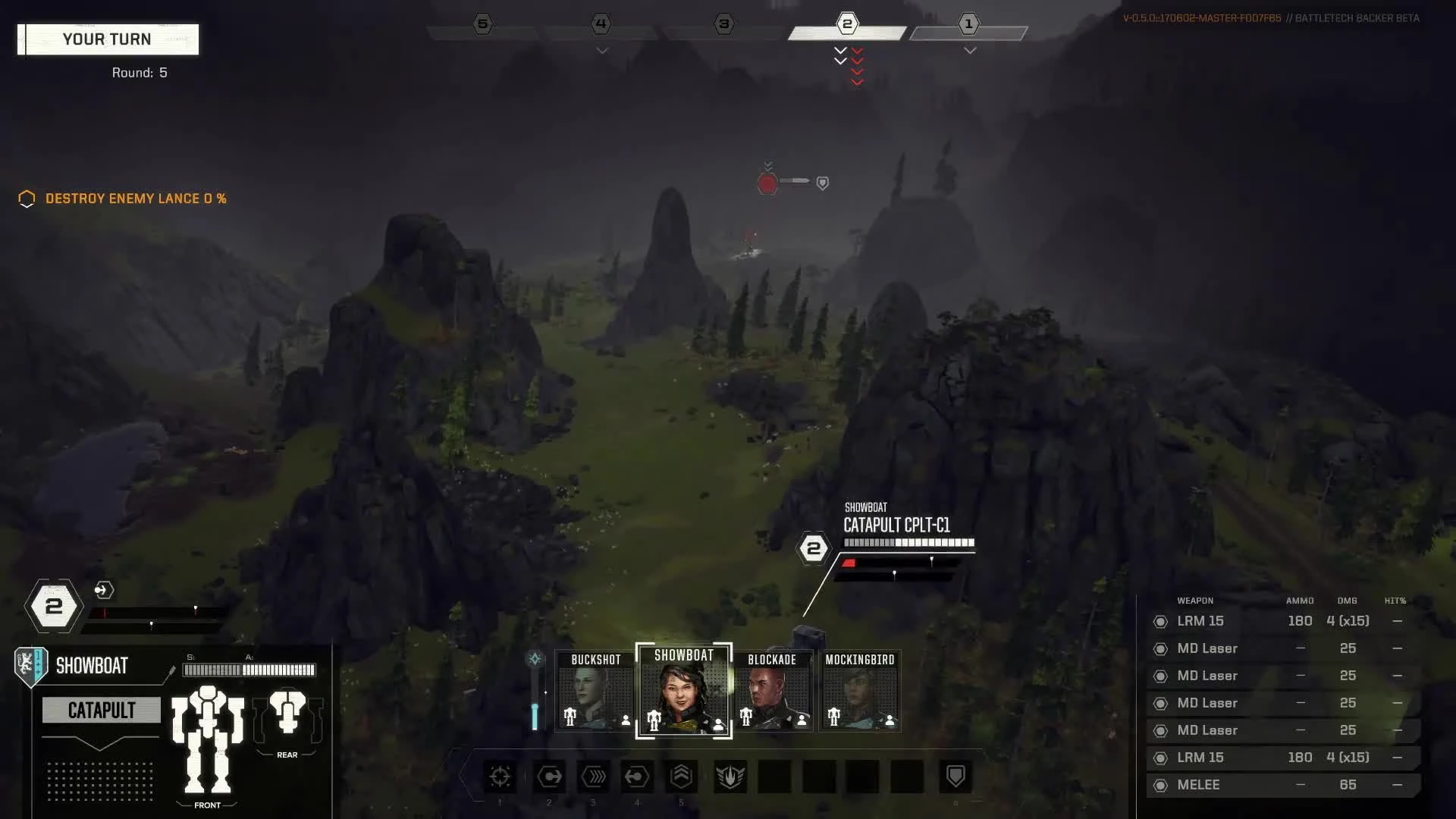Image resolution: width=1456 pixels, height=819 pixels.
Task: Toggle the second MD Laser off
Action: pyautogui.click(x=1160, y=676)
